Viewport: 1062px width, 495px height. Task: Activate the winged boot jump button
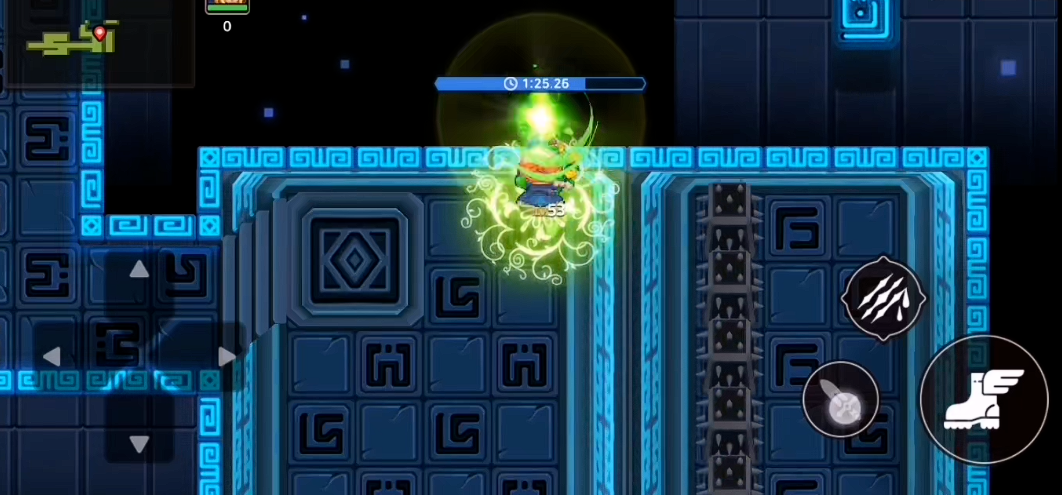tap(983, 399)
